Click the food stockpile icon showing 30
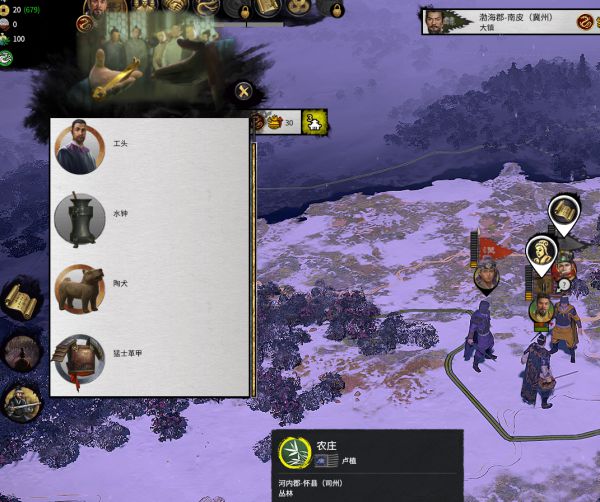This screenshot has height=502, width=600. click(272, 123)
